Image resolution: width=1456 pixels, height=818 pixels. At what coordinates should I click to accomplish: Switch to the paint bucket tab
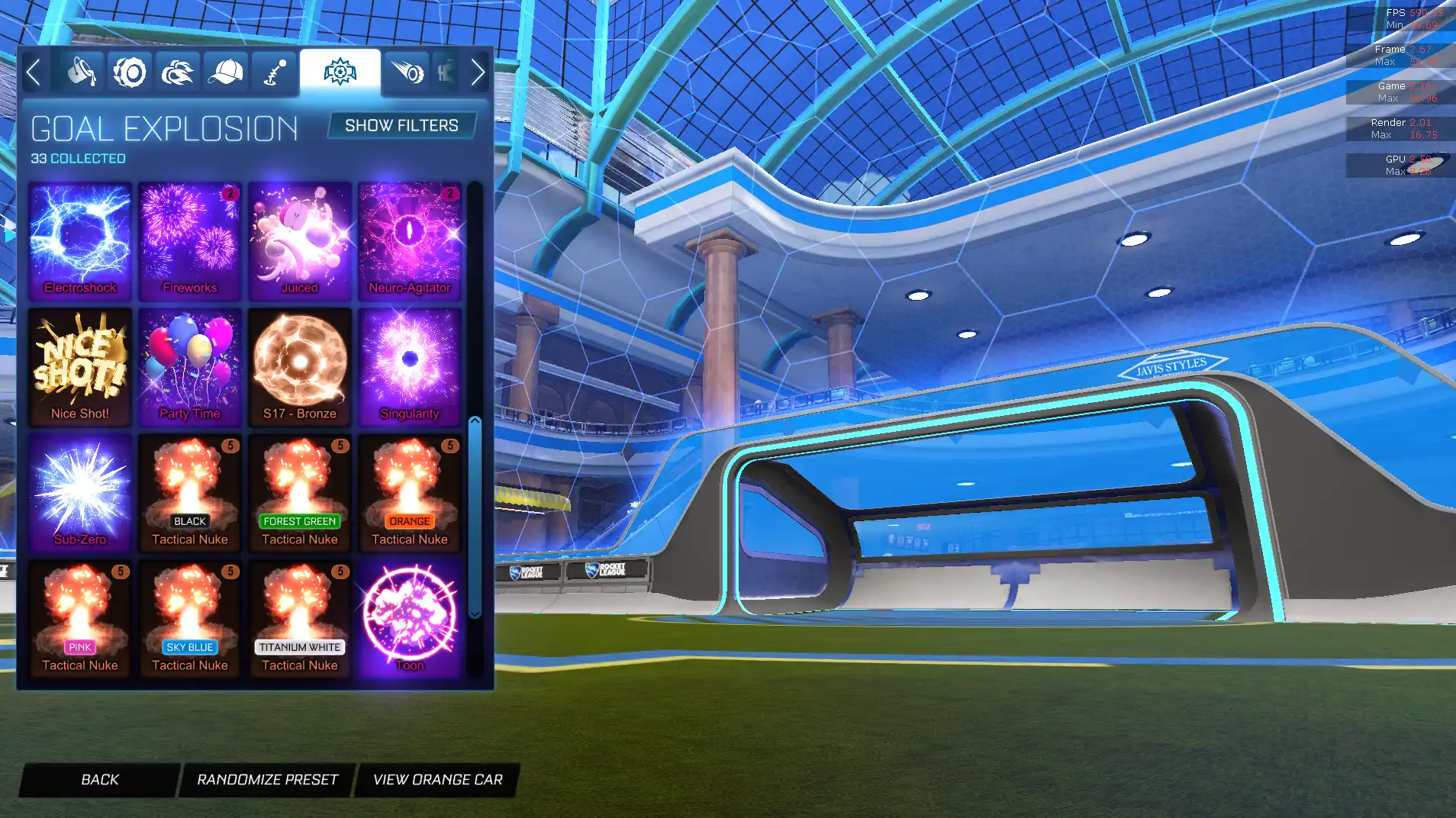[81, 72]
